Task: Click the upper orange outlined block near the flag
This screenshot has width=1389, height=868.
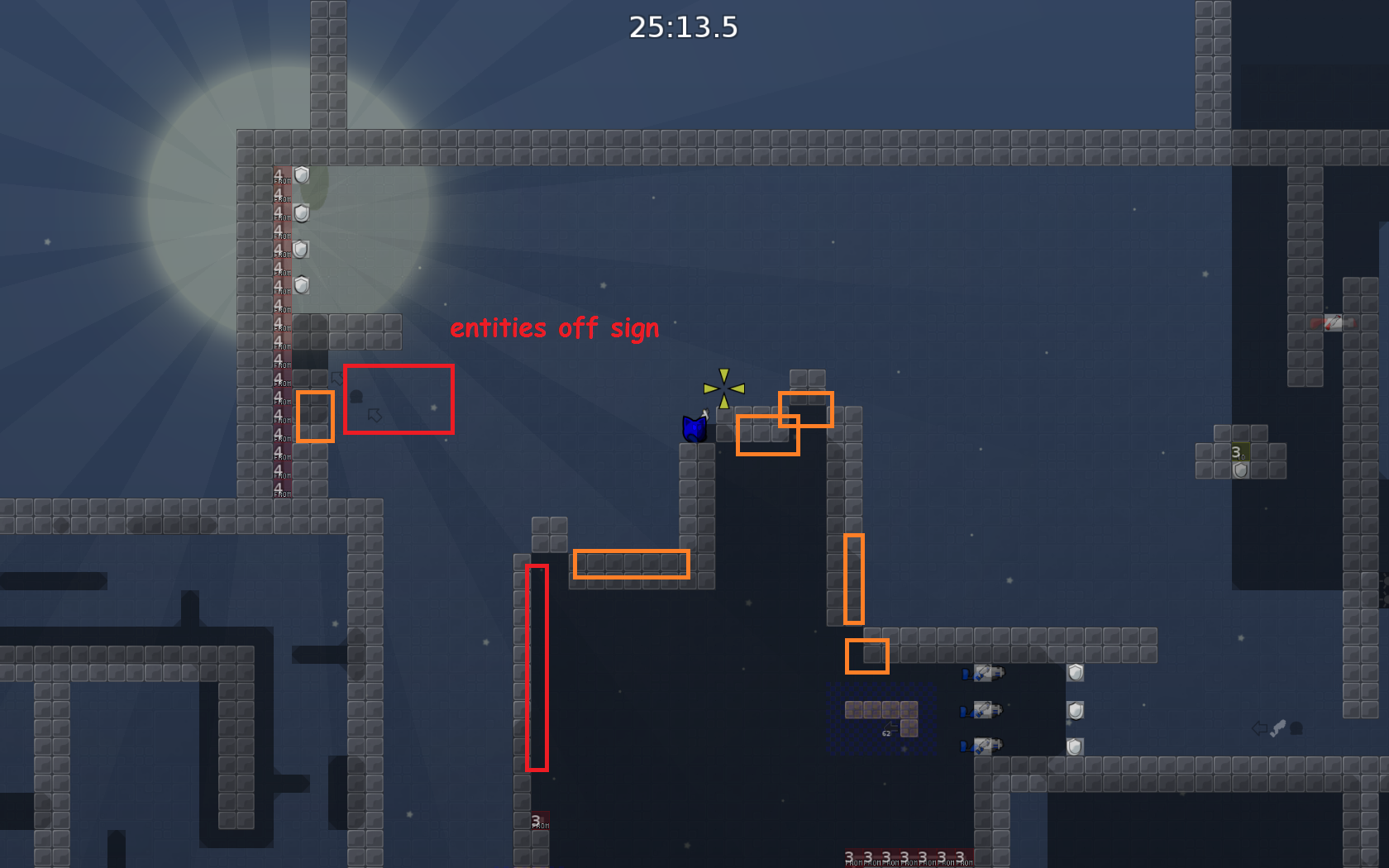Action: (x=806, y=410)
